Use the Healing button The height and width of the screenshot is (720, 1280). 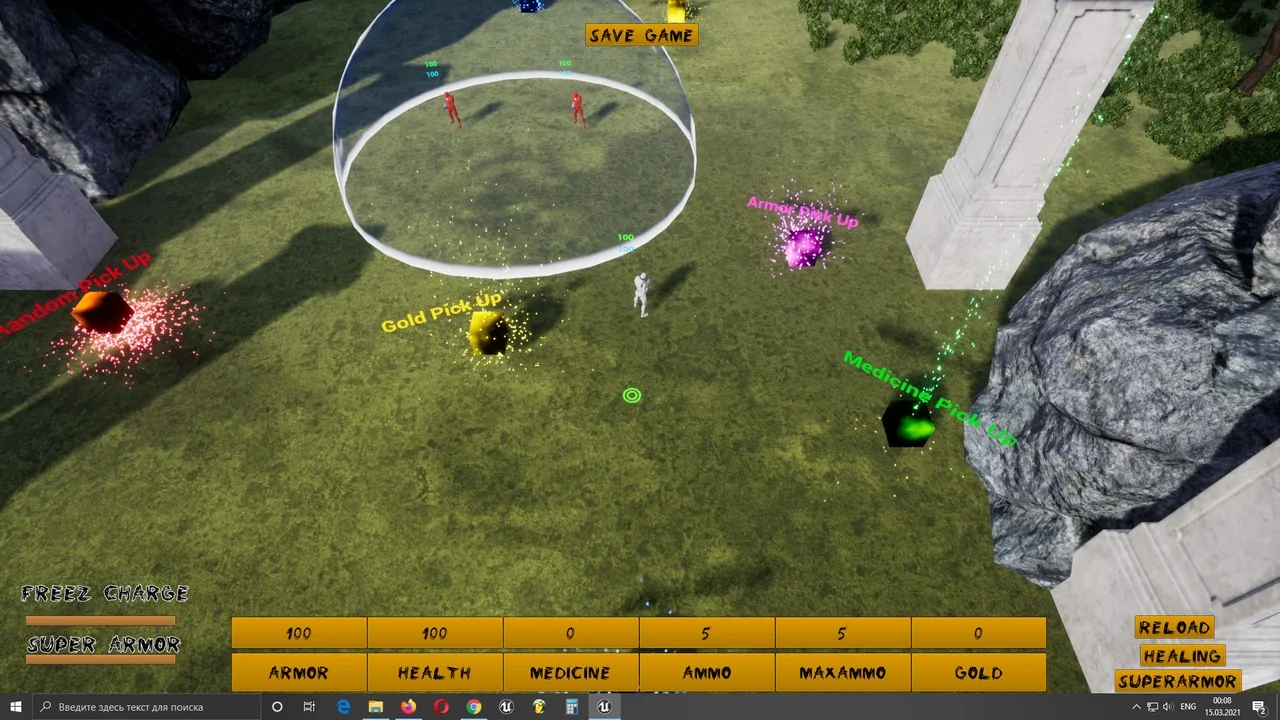(x=1182, y=656)
